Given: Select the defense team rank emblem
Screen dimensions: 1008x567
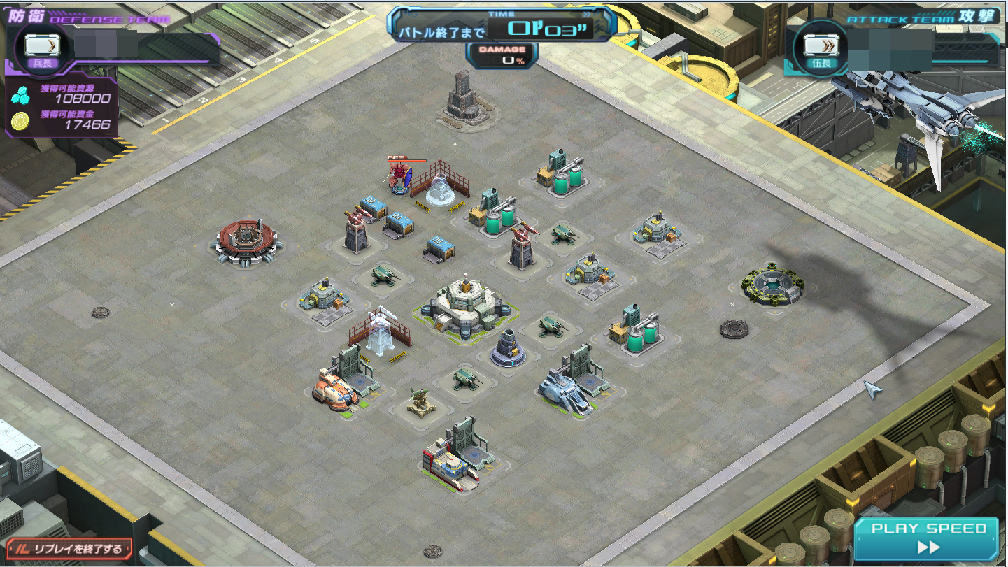Looking at the screenshot, I should coord(41,45).
